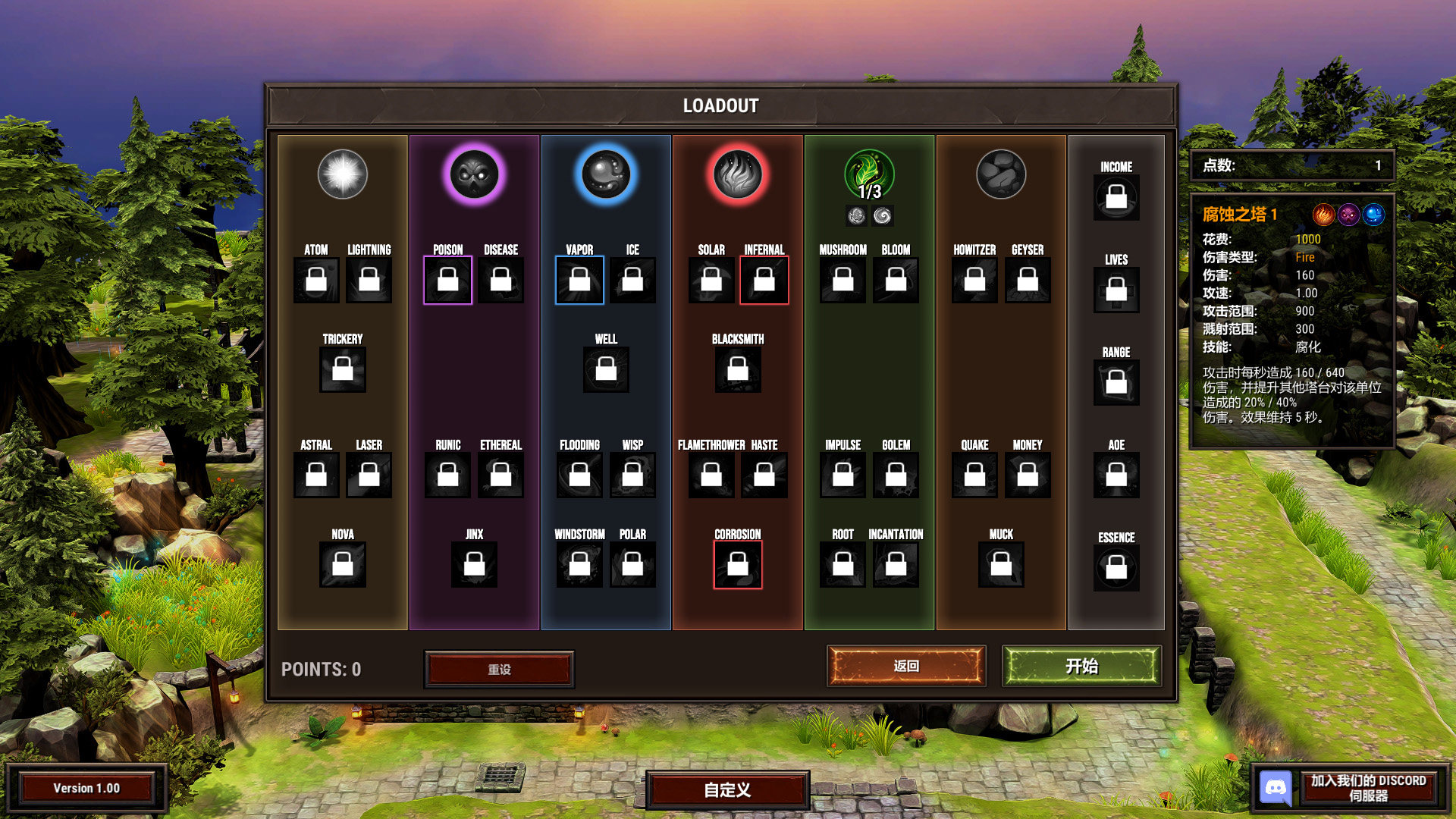Choose the locked Blacksmith tower slot
The height and width of the screenshot is (819, 1456).
(x=738, y=370)
